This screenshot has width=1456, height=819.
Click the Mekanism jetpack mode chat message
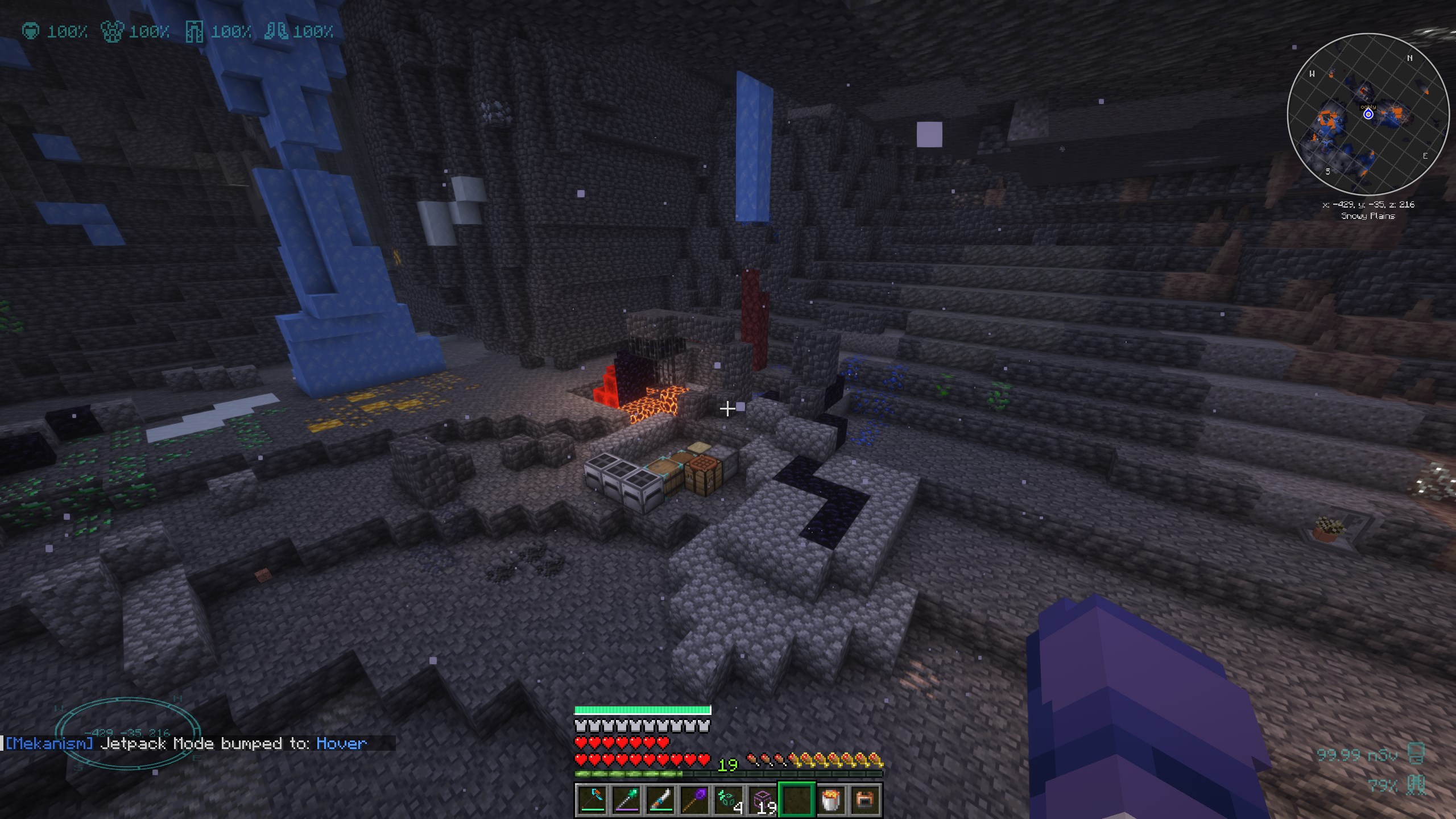point(186,743)
